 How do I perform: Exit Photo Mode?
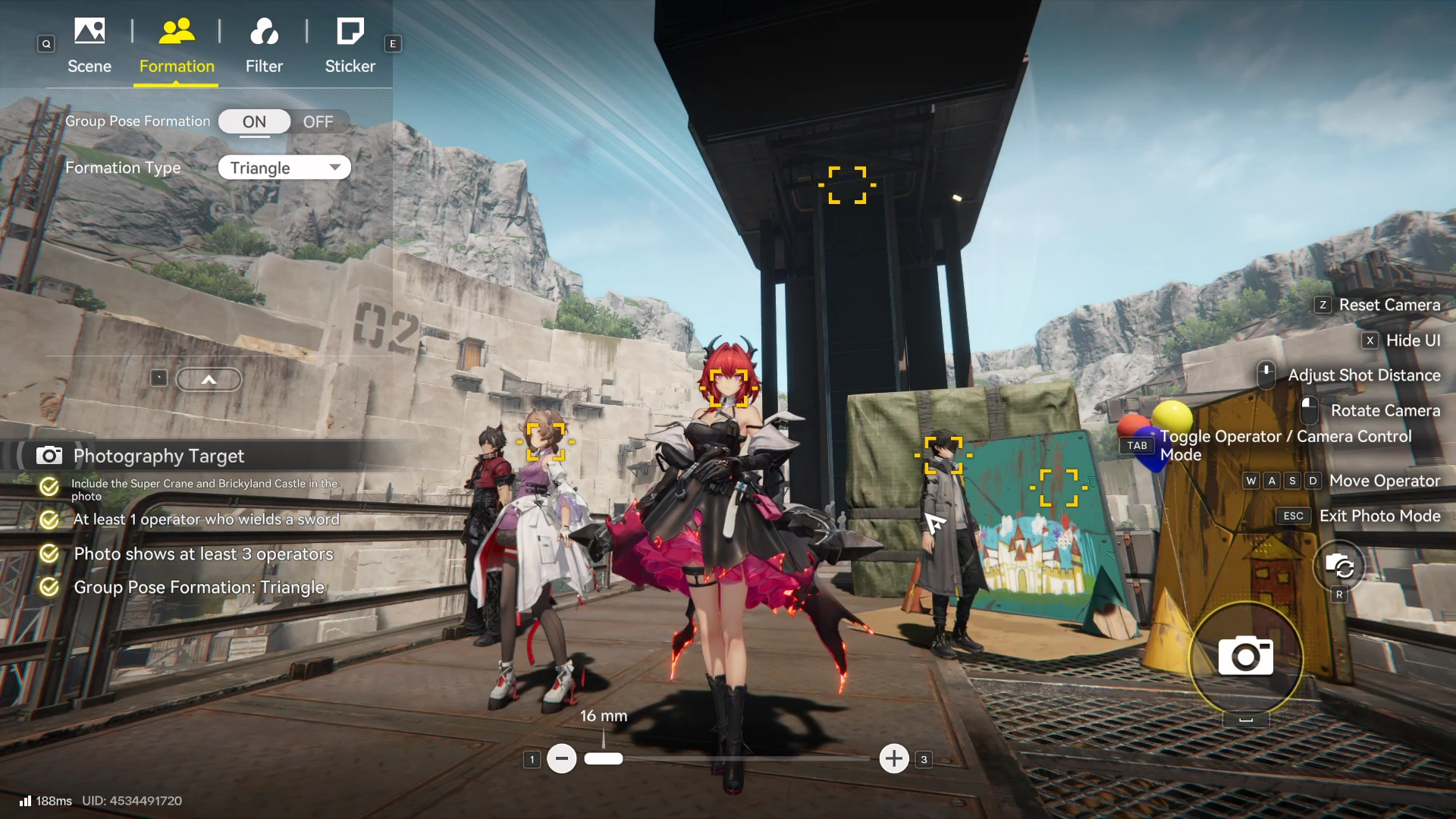1379,516
